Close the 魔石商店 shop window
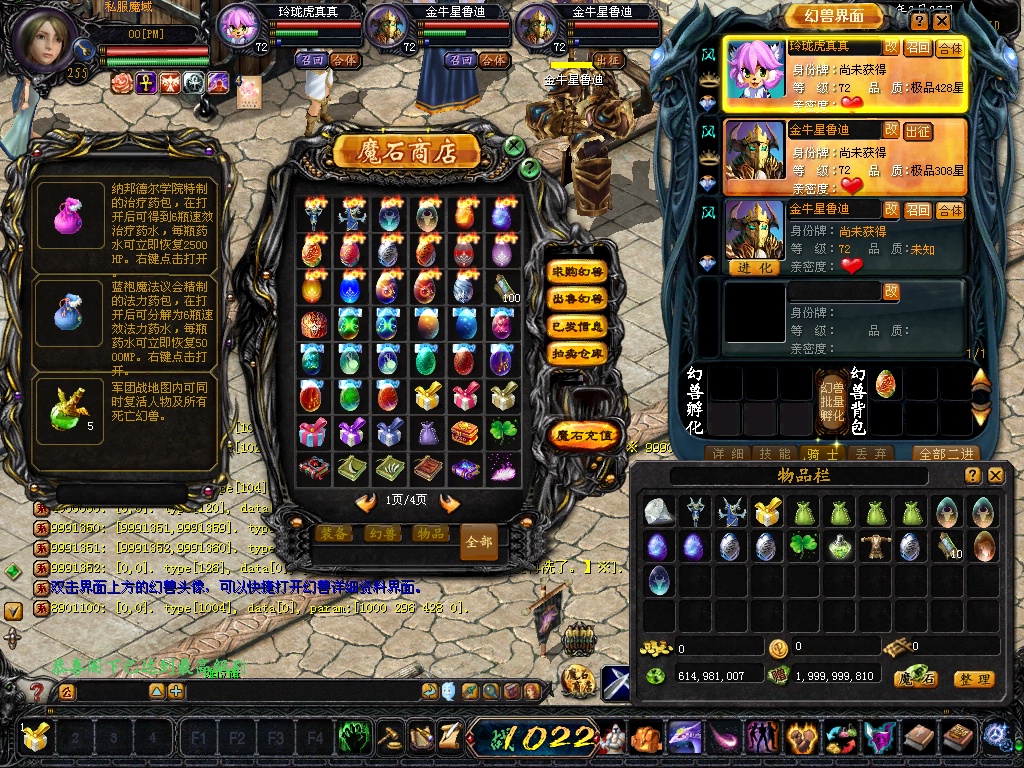 point(514,146)
